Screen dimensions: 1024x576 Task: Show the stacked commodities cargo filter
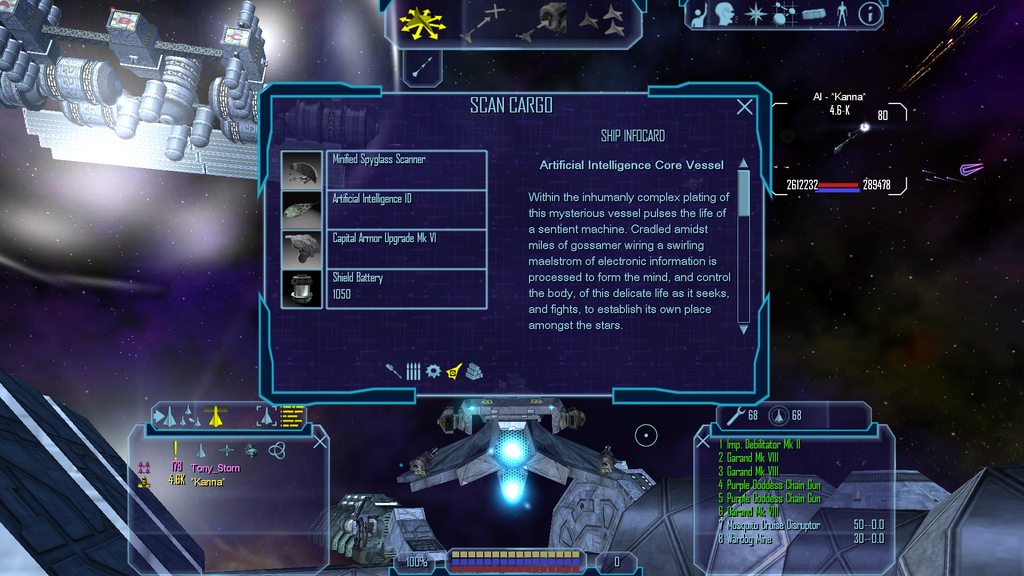click(473, 371)
